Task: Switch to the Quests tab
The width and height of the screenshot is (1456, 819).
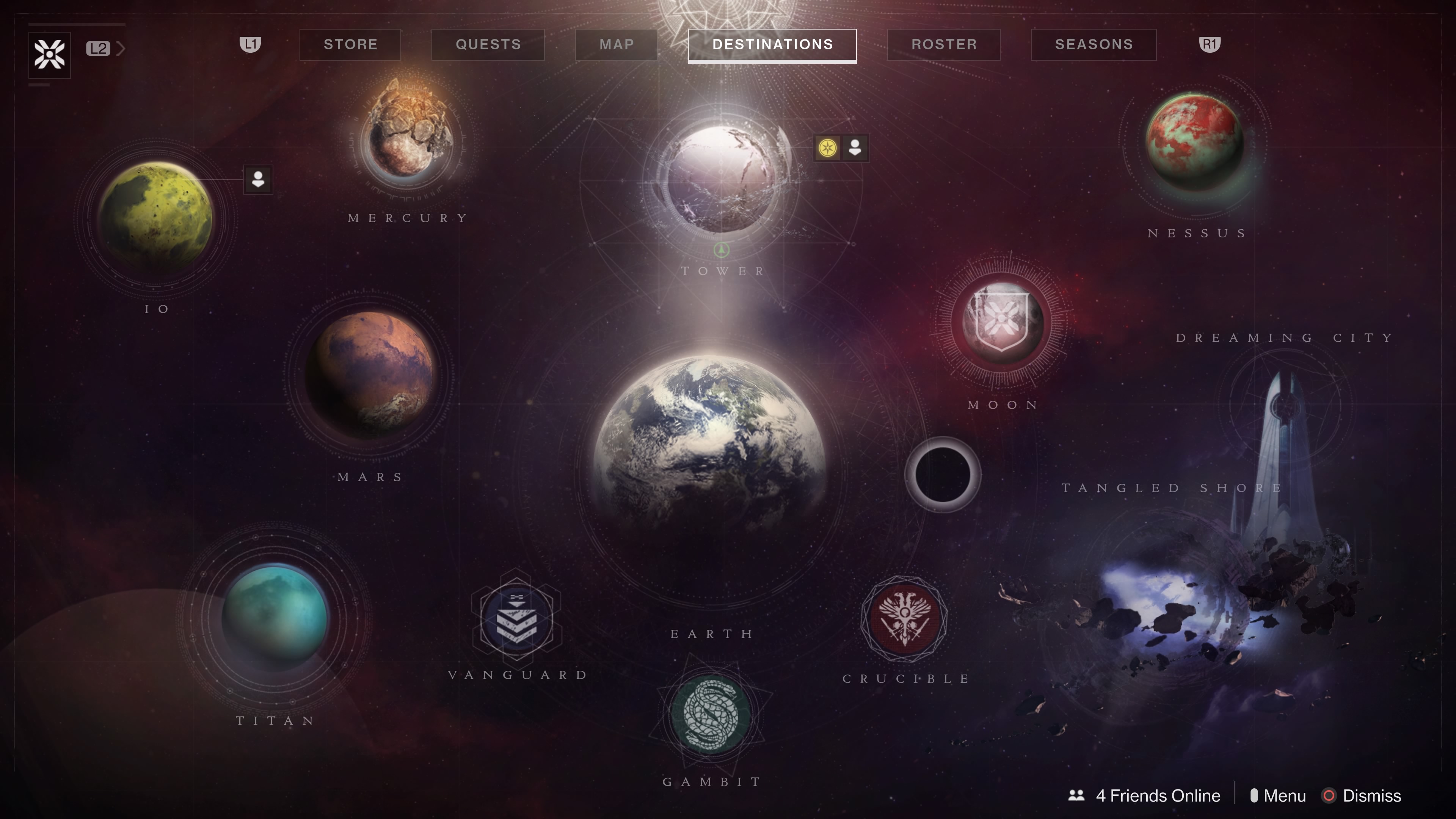Action: tap(488, 45)
